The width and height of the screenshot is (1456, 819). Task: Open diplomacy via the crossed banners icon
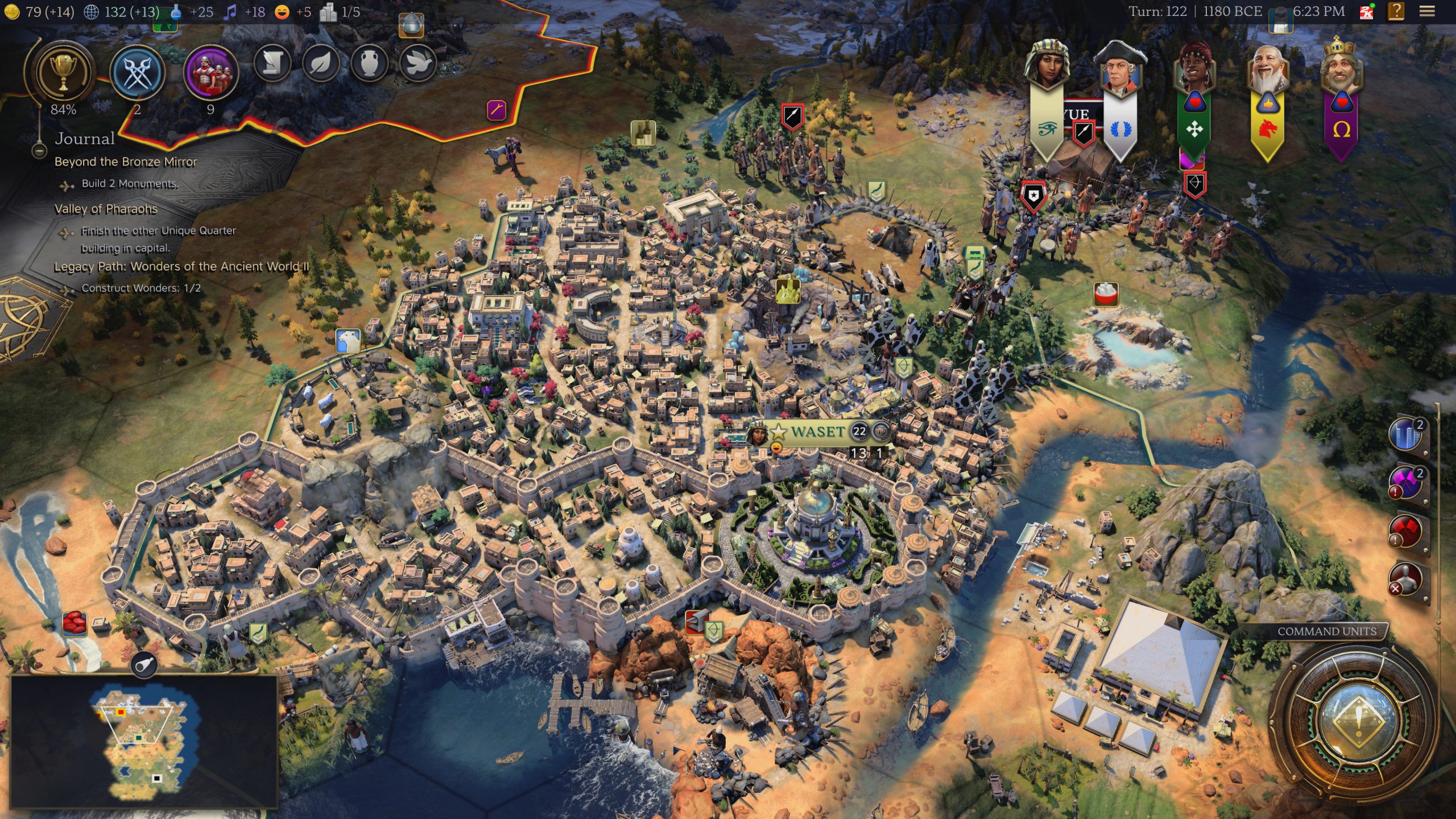(136, 72)
